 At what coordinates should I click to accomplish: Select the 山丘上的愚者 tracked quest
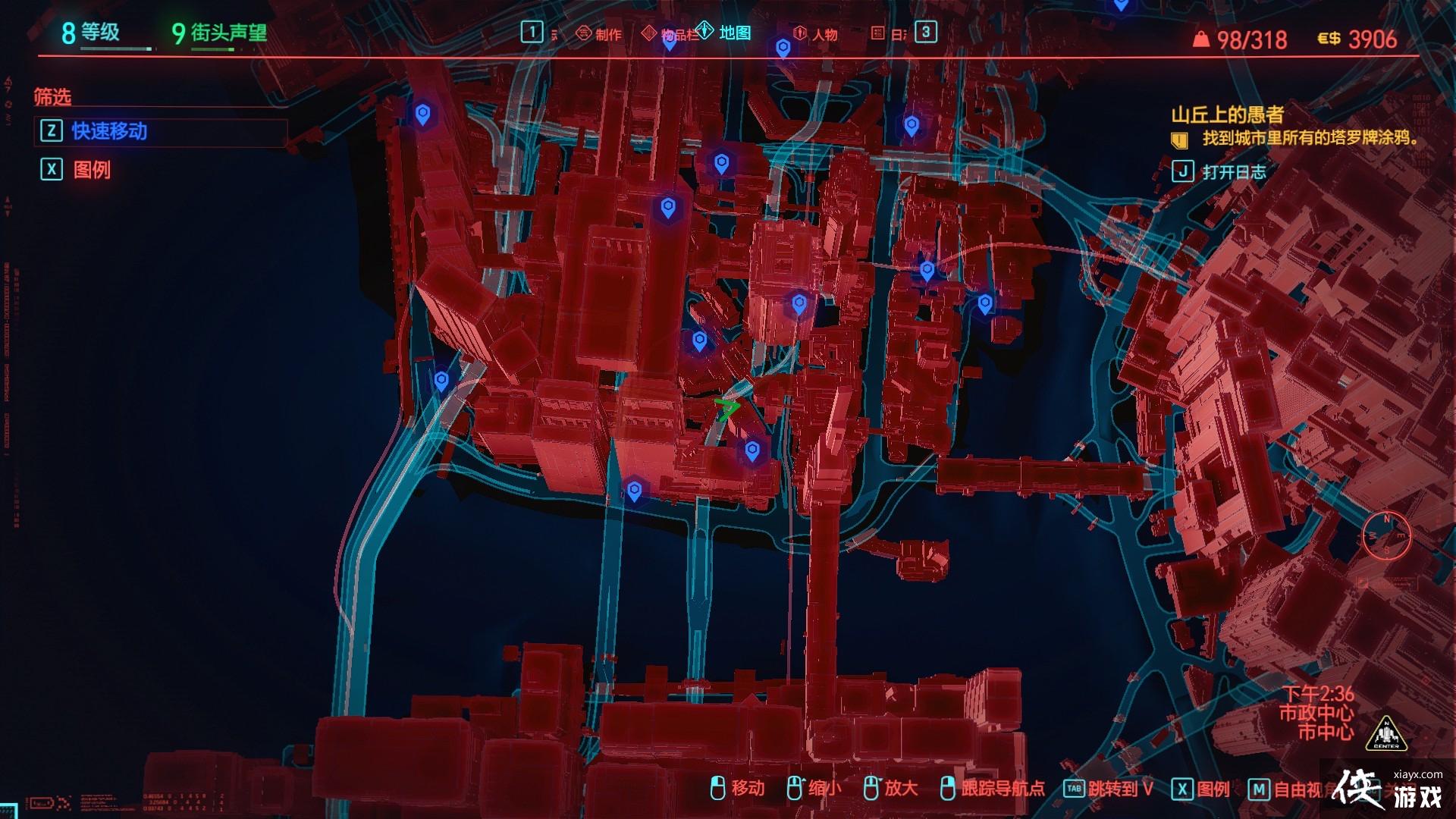1227,115
